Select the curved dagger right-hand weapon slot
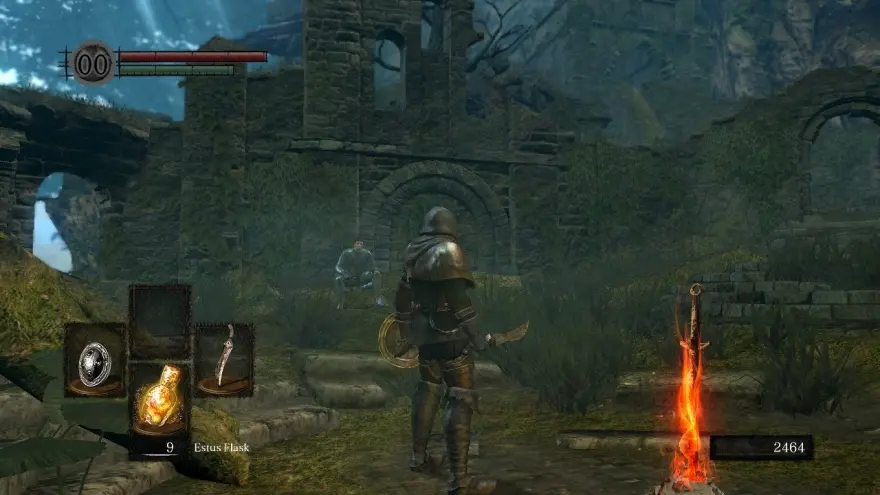Viewport: 880px width, 495px height. tap(224, 358)
